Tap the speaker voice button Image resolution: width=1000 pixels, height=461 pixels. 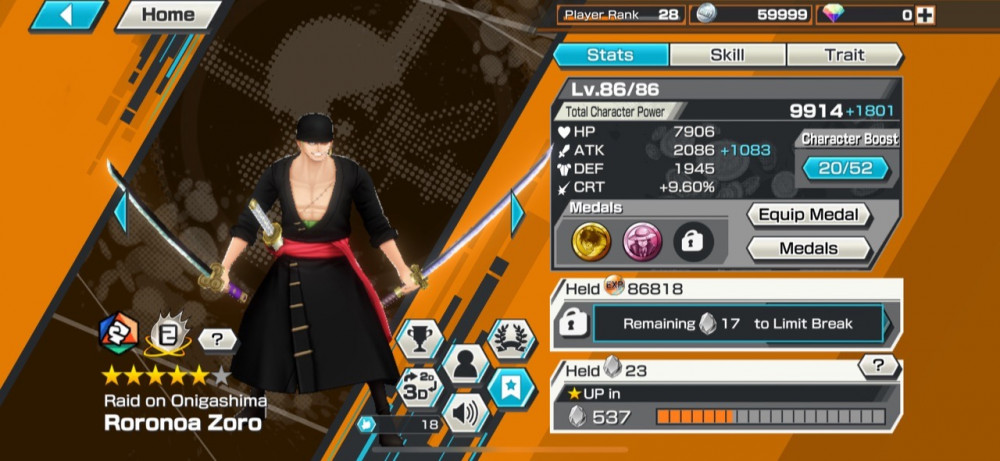[464, 410]
